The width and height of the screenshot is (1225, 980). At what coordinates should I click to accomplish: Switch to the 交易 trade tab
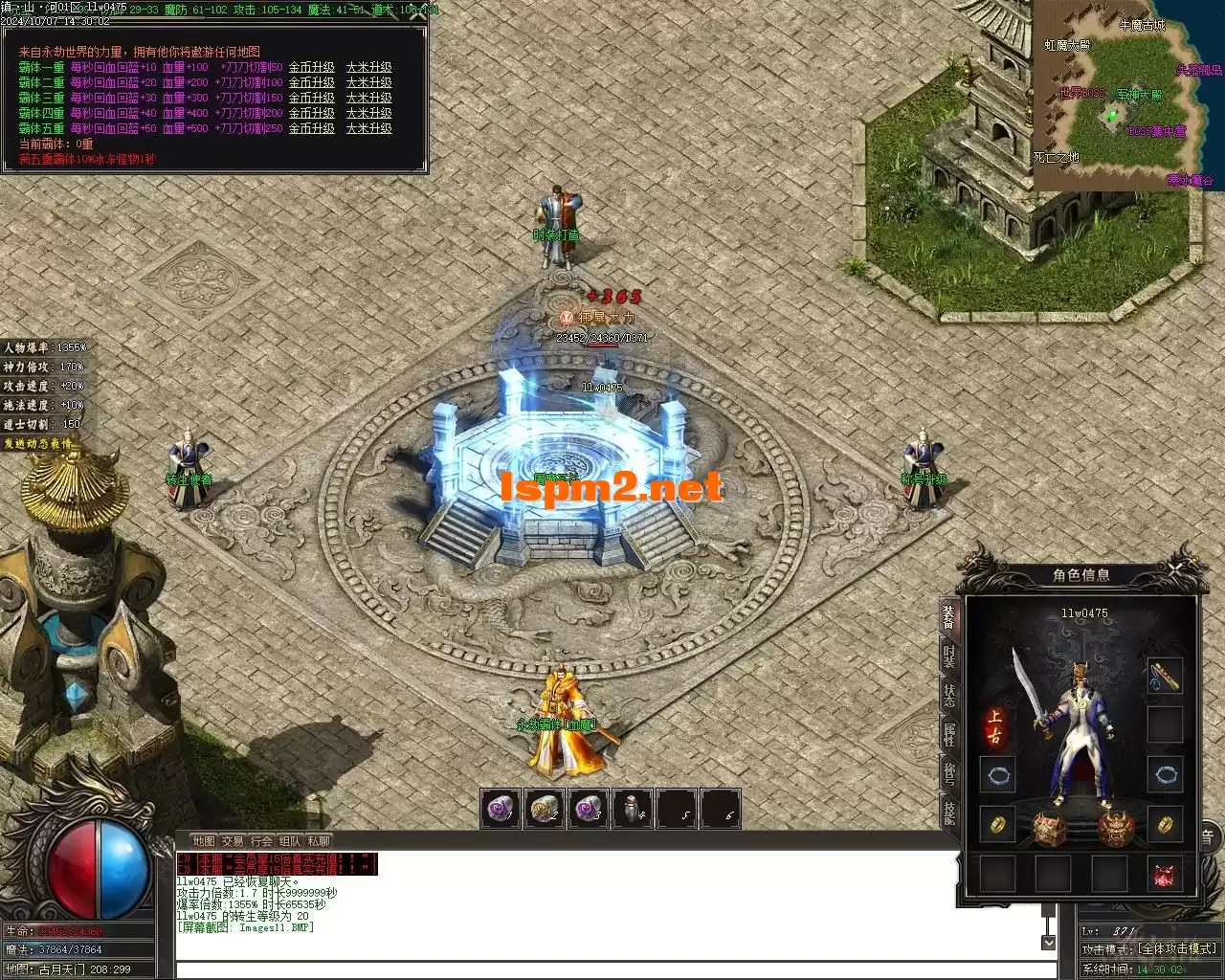pyautogui.click(x=233, y=841)
